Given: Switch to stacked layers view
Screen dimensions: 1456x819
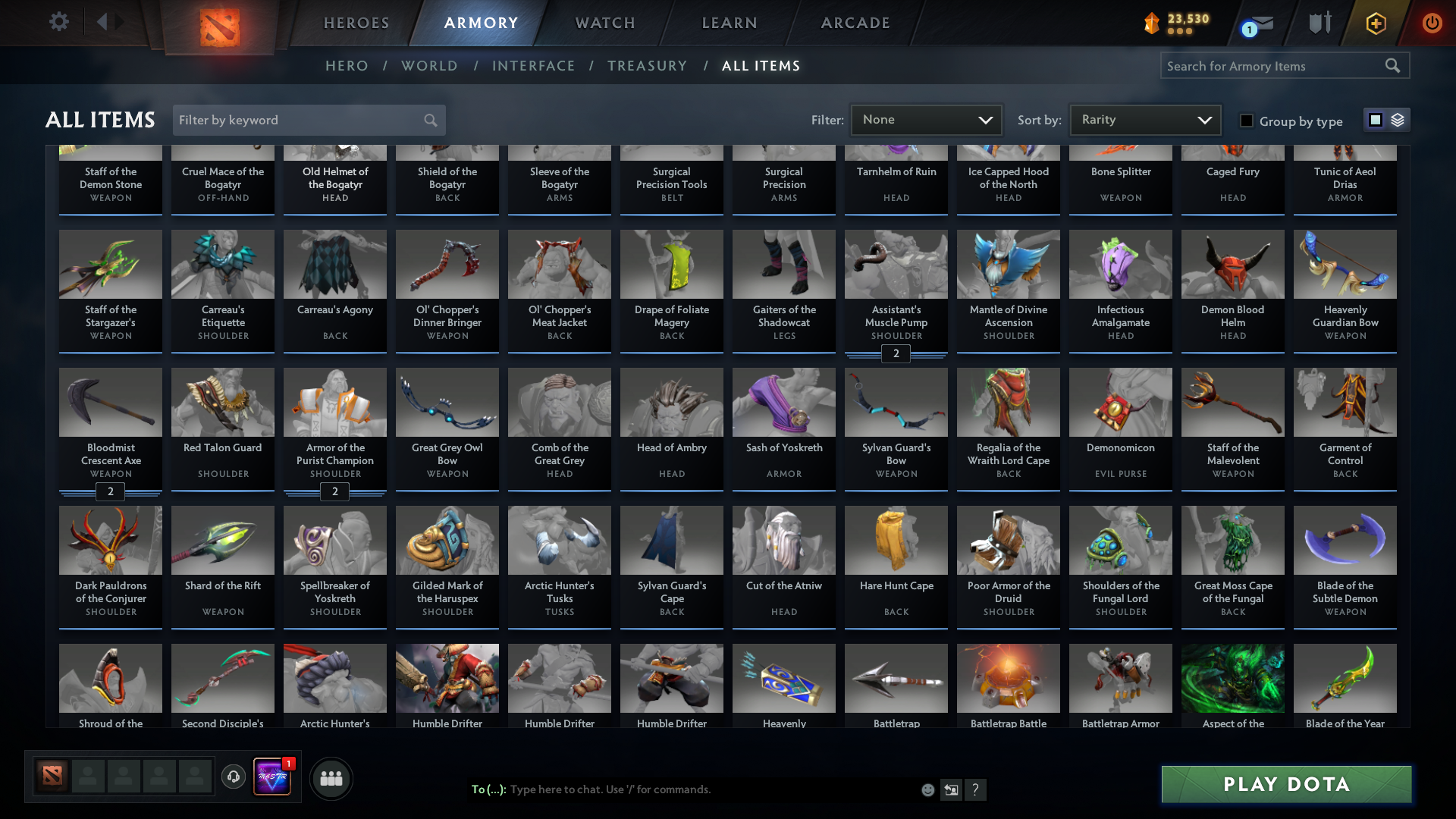Looking at the screenshot, I should pos(1397,120).
